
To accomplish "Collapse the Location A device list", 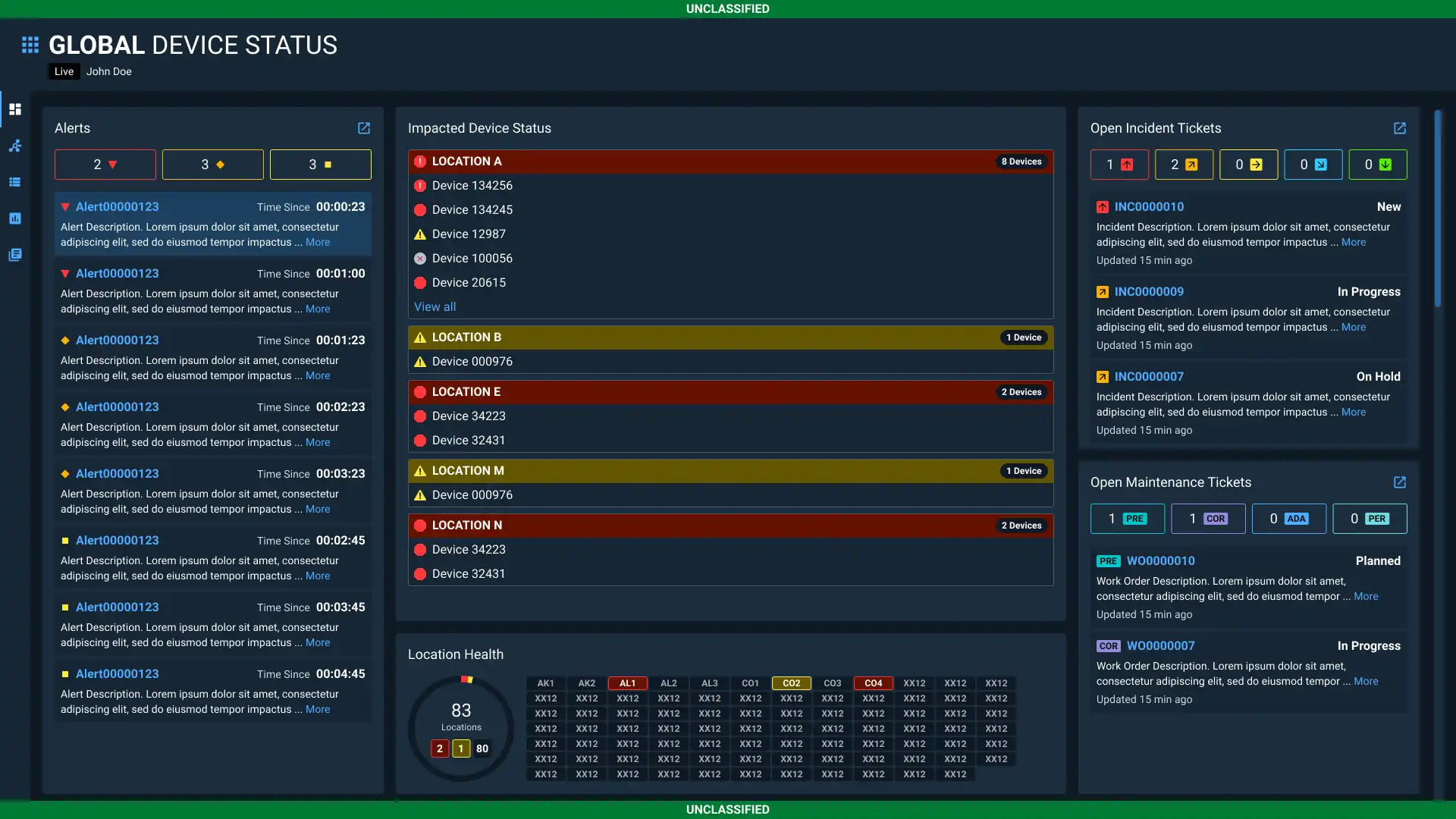I will 730,161.
